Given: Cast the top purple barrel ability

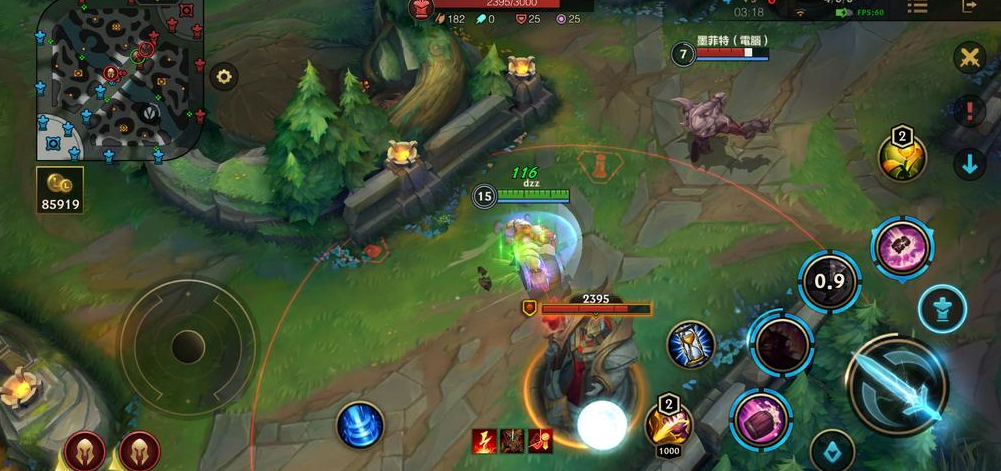Looking at the screenshot, I should (902, 247).
